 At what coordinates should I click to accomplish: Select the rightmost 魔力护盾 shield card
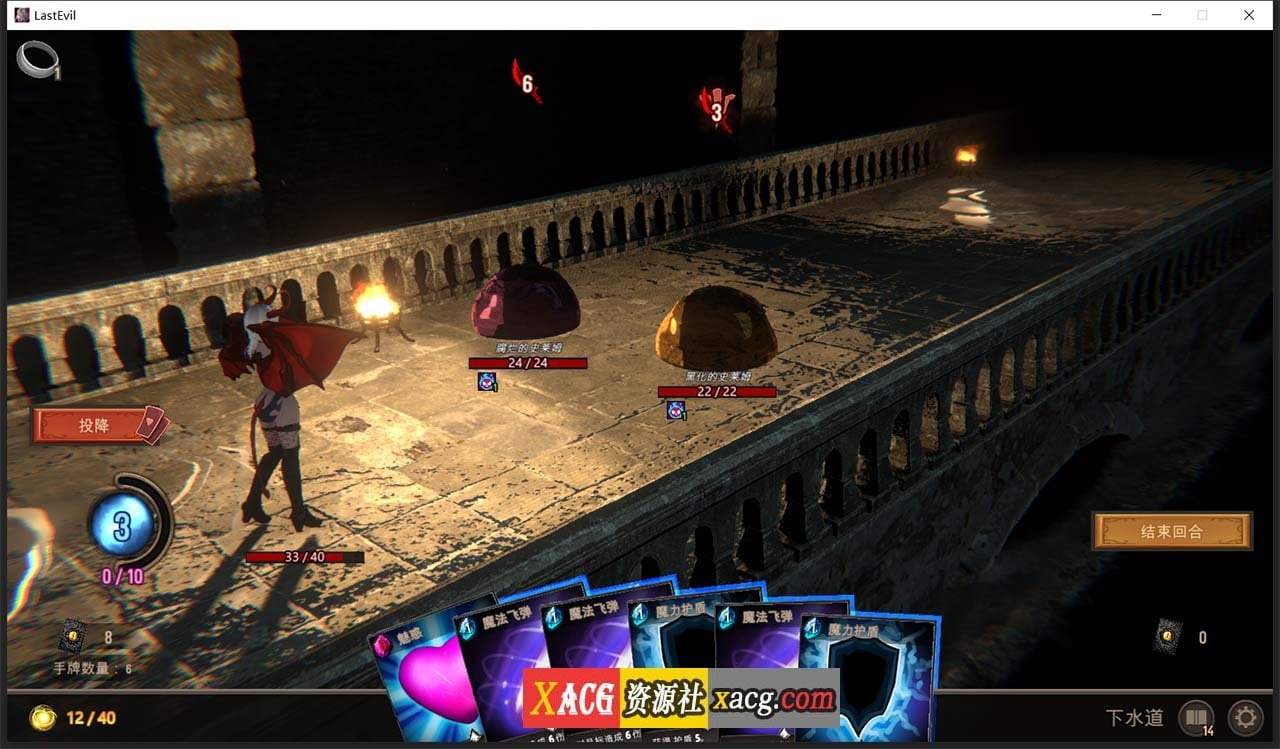click(x=864, y=680)
